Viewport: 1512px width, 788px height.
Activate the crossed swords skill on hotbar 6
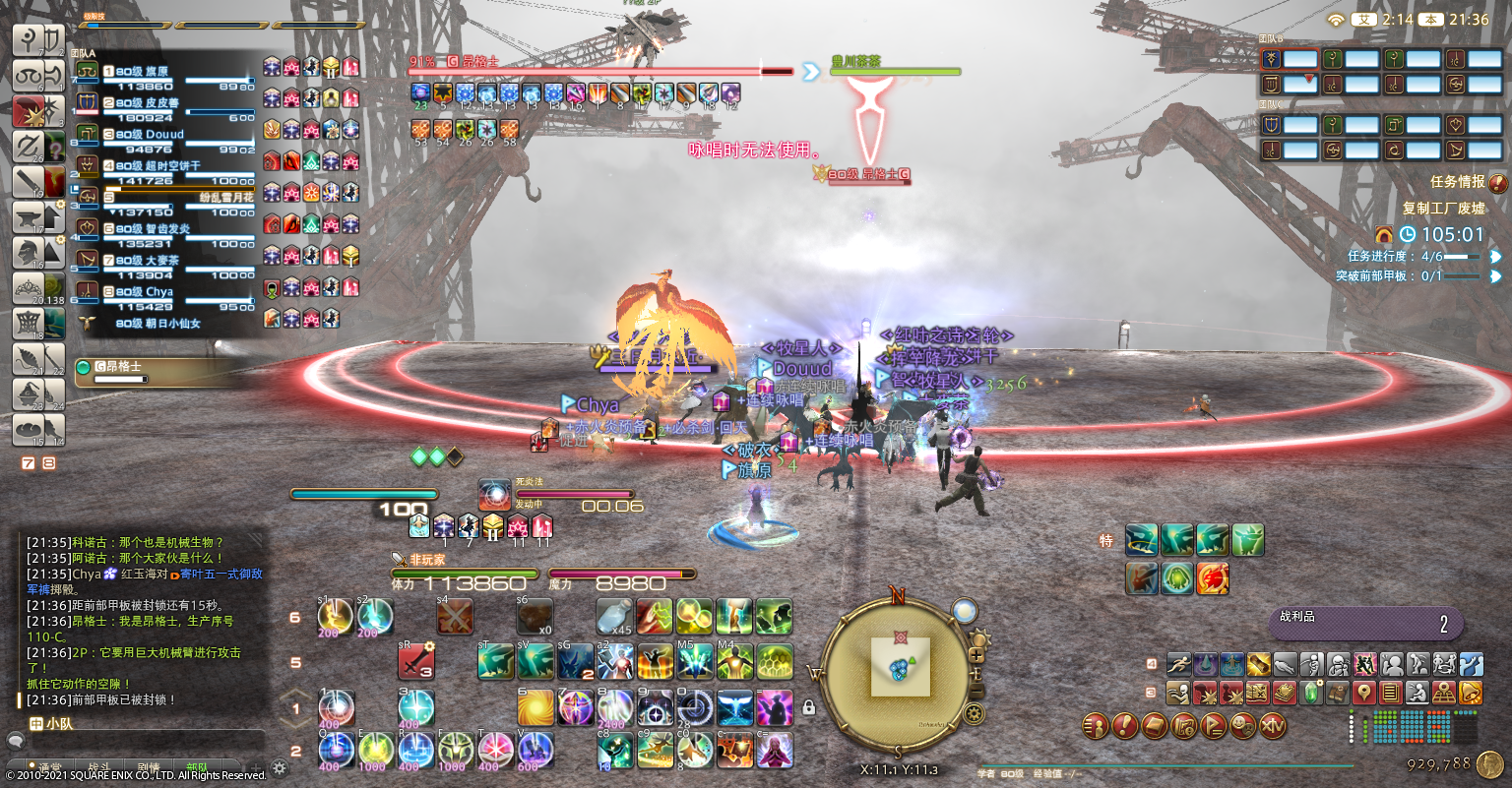tap(455, 617)
